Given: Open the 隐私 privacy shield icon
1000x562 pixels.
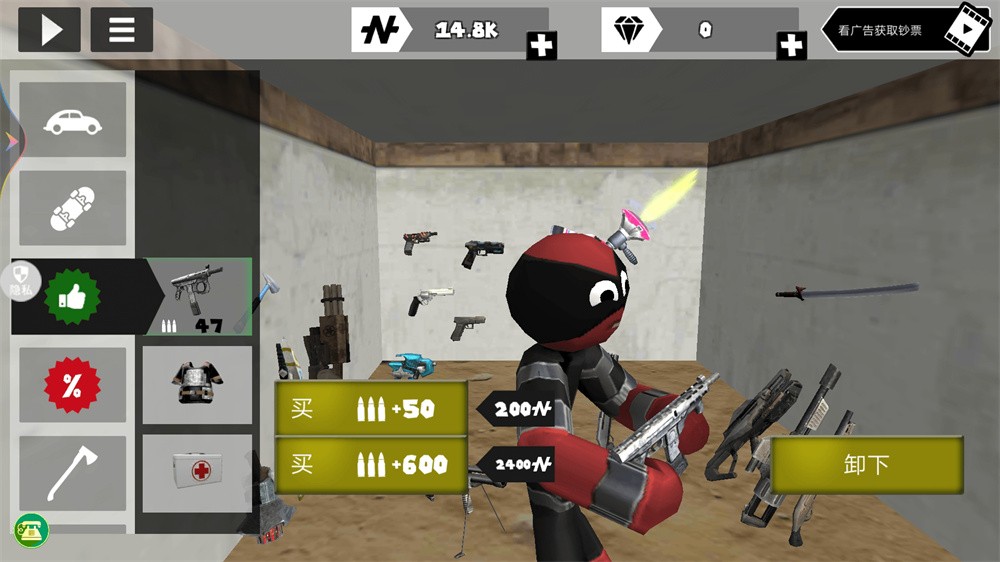Looking at the screenshot, I should click(22, 280).
